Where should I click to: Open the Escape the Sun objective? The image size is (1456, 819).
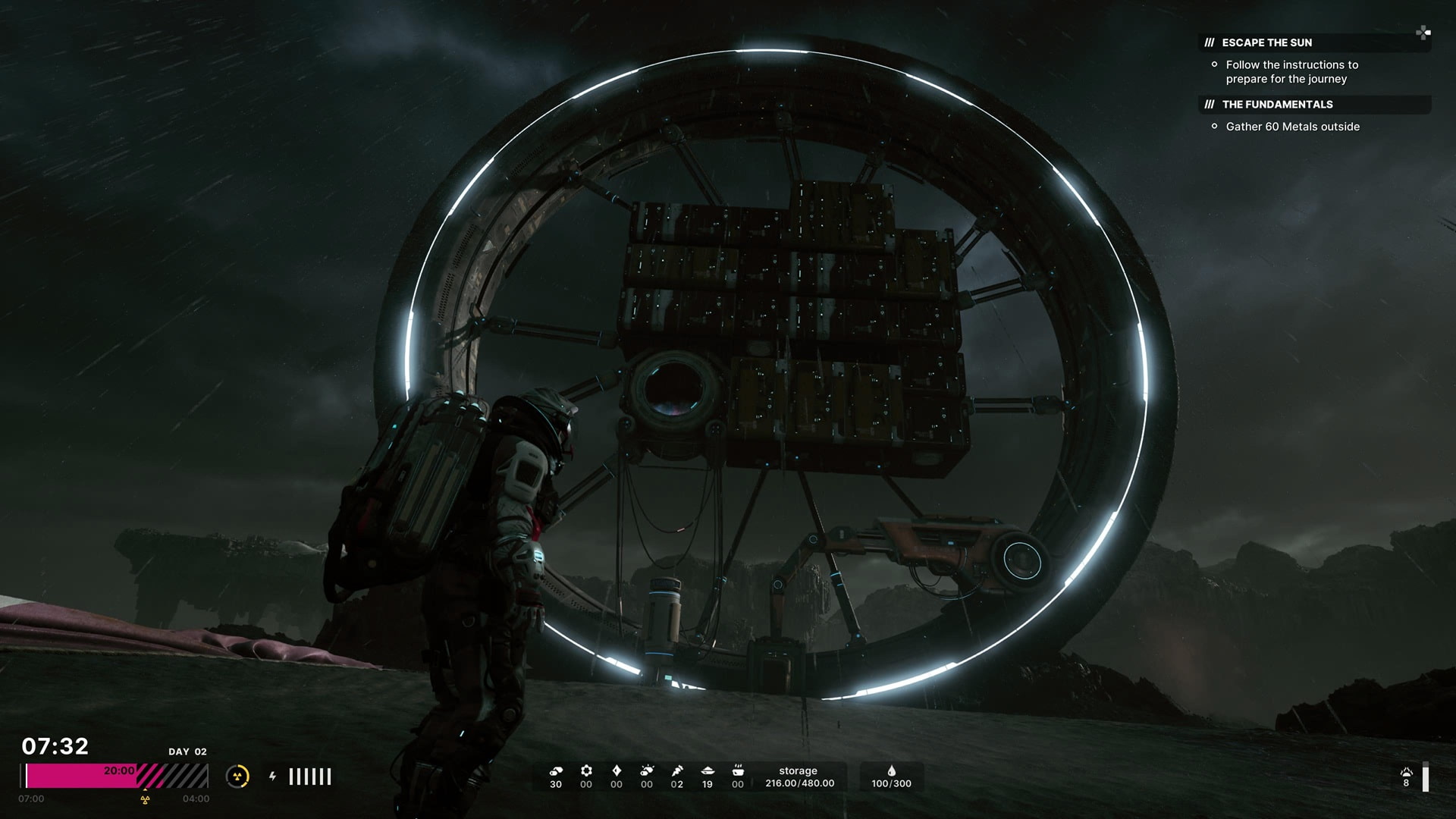pyautogui.click(x=1266, y=42)
